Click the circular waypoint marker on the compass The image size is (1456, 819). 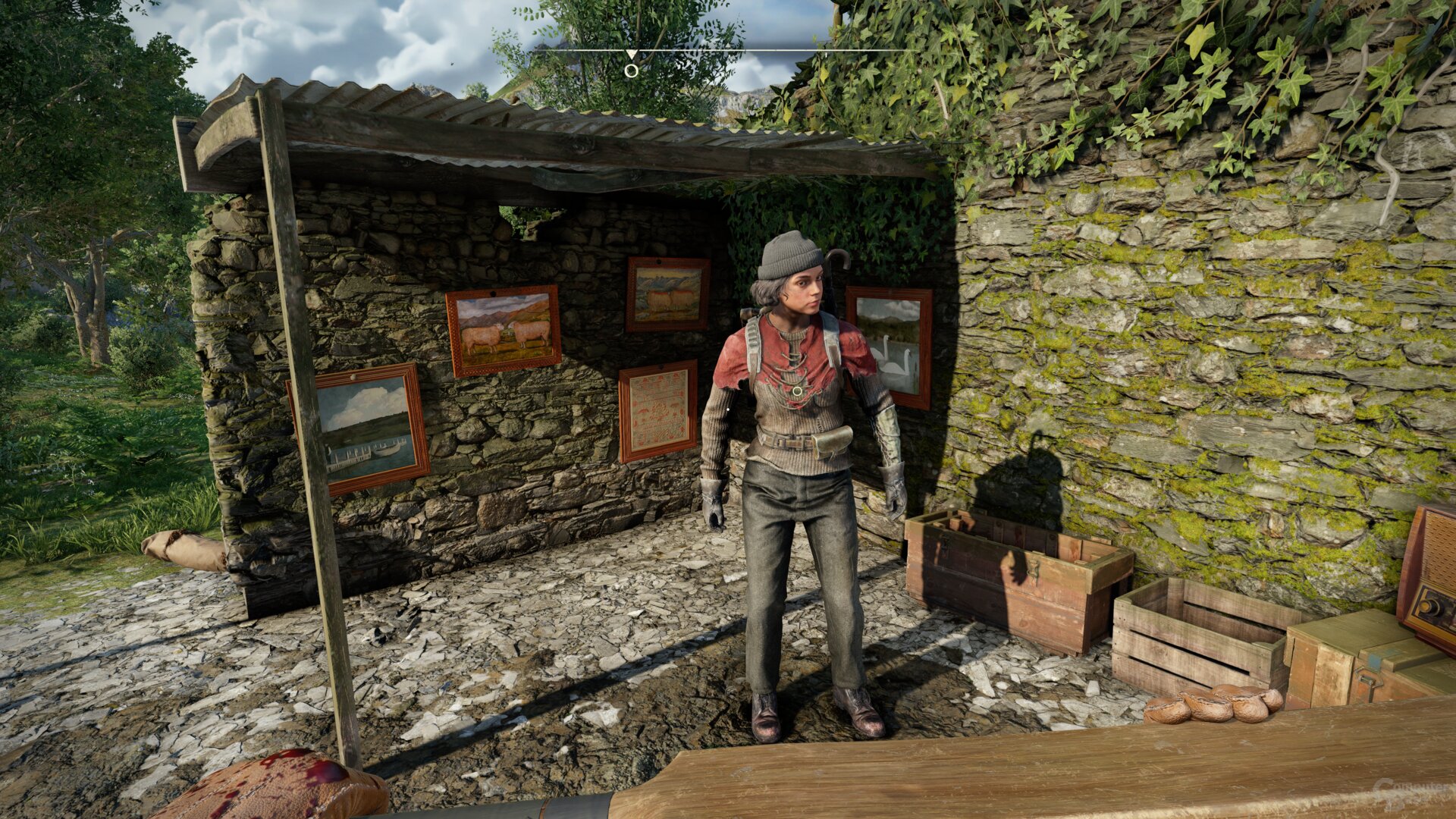pyautogui.click(x=631, y=71)
